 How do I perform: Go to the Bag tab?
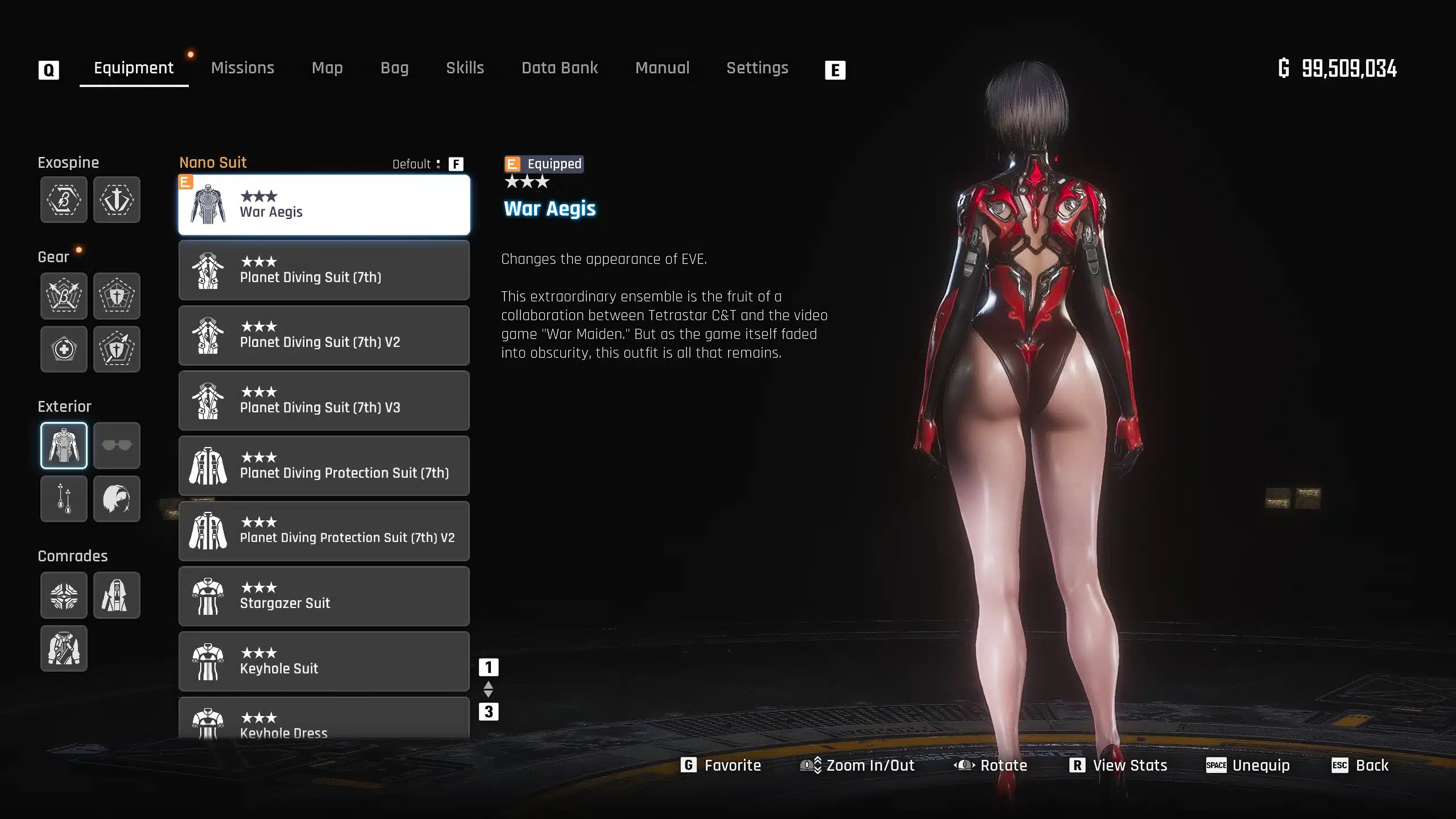point(394,68)
